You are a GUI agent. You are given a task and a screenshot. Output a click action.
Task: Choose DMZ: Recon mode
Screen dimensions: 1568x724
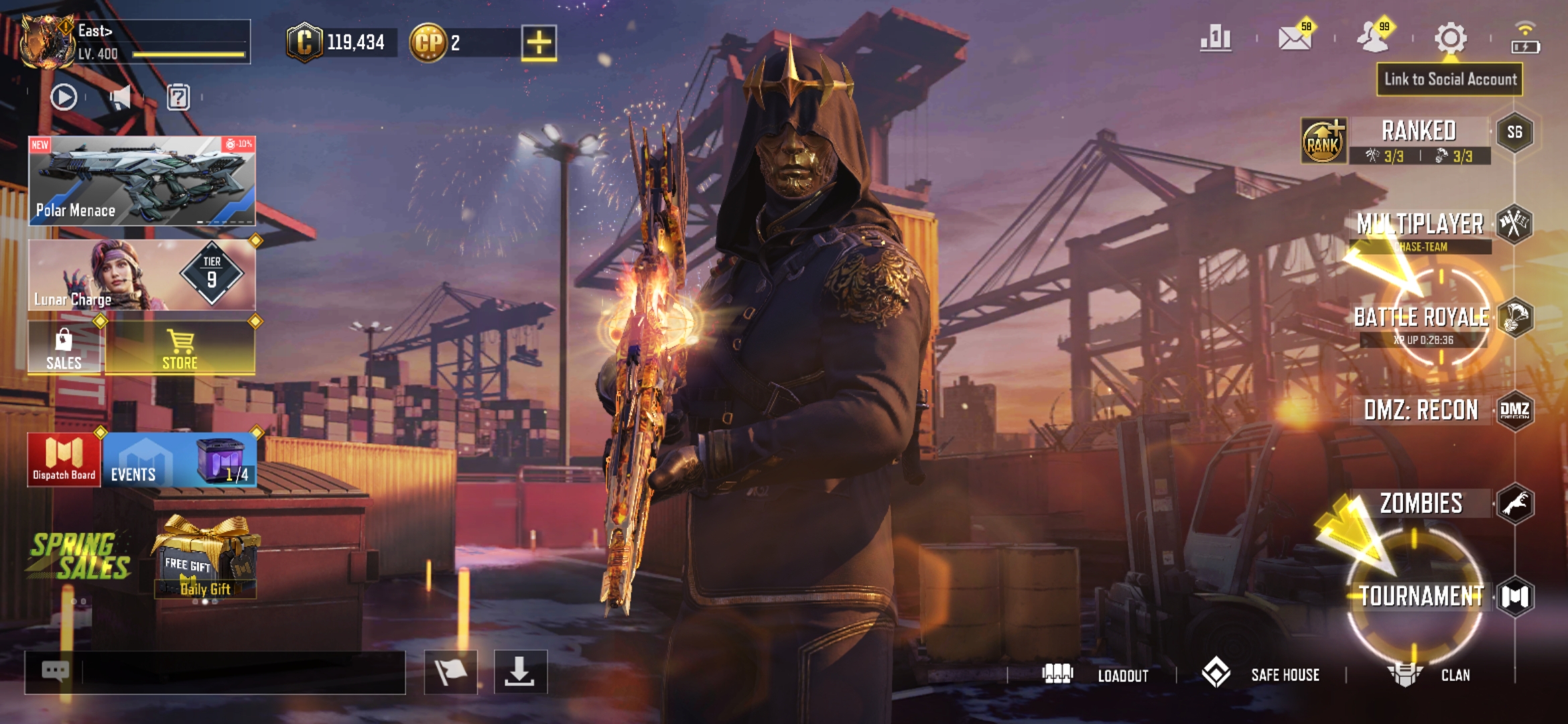coord(1421,410)
